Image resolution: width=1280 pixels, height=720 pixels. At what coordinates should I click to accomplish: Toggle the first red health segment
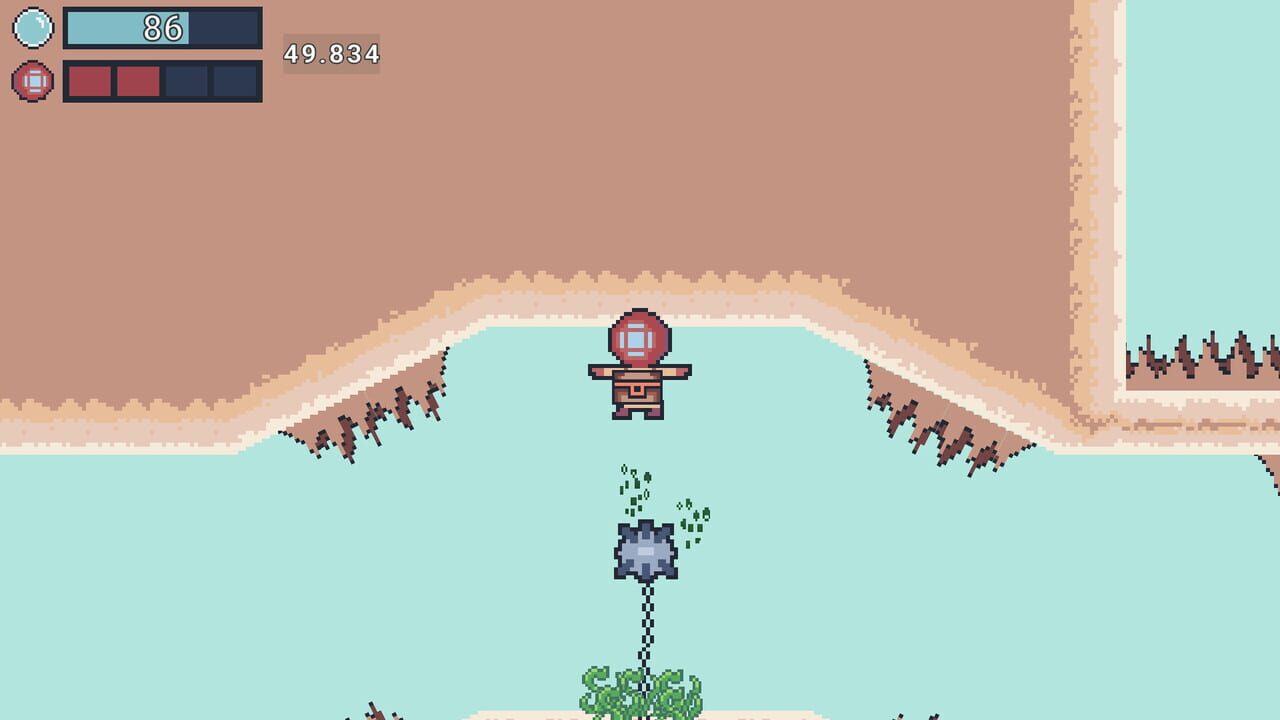coord(88,79)
